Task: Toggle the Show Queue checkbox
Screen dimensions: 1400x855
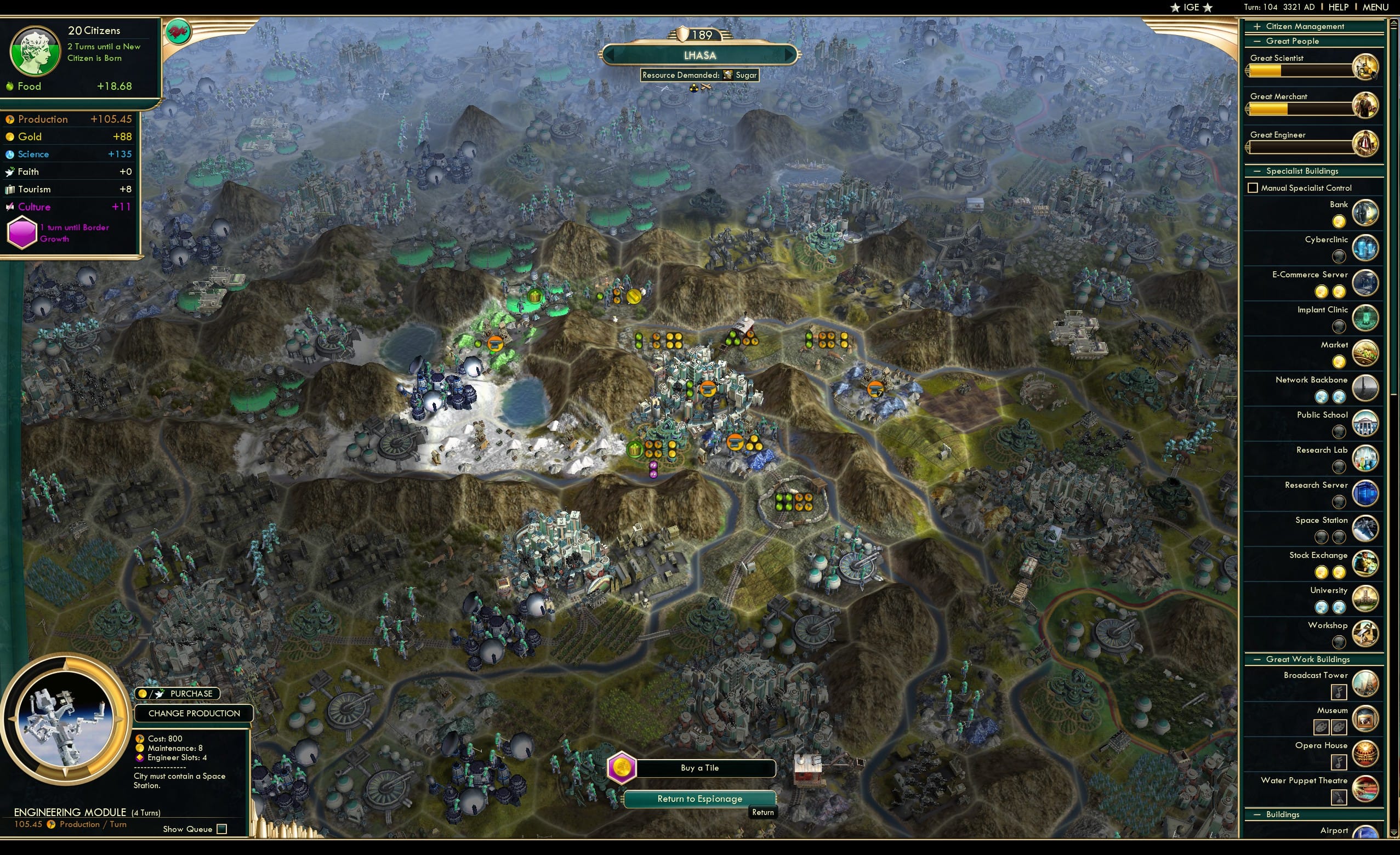Action: click(221, 829)
